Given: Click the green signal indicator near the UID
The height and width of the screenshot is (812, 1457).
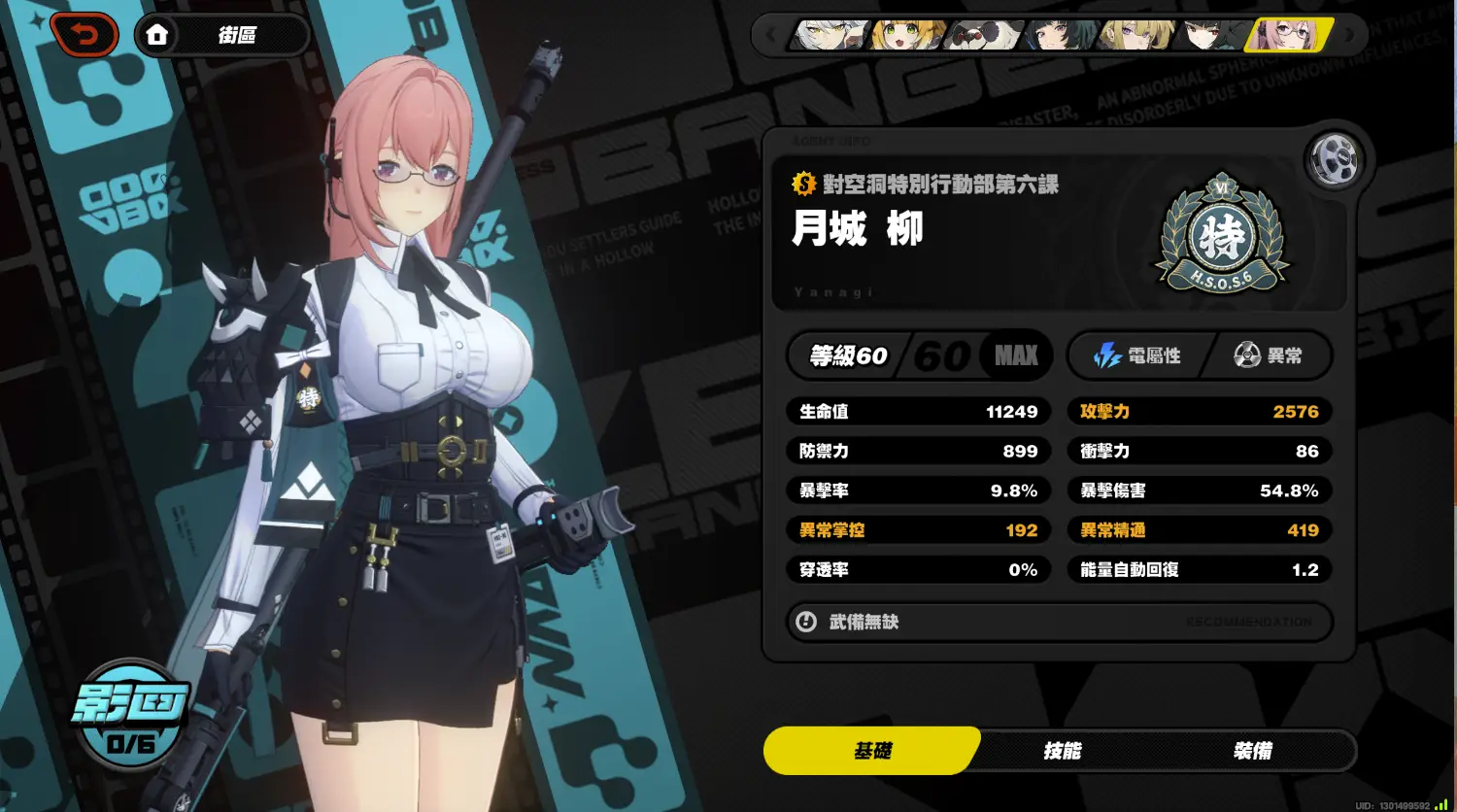Looking at the screenshot, I should tap(1442, 804).
